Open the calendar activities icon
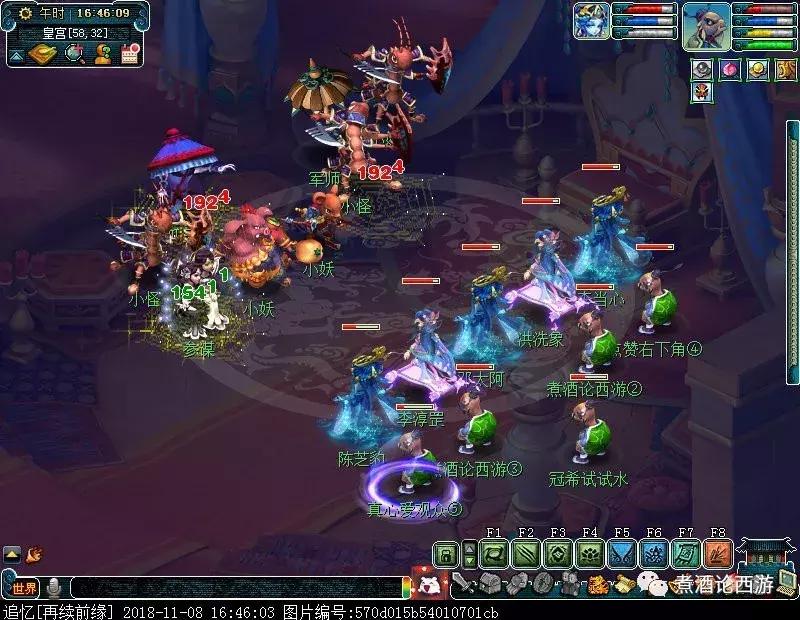 click(129, 54)
